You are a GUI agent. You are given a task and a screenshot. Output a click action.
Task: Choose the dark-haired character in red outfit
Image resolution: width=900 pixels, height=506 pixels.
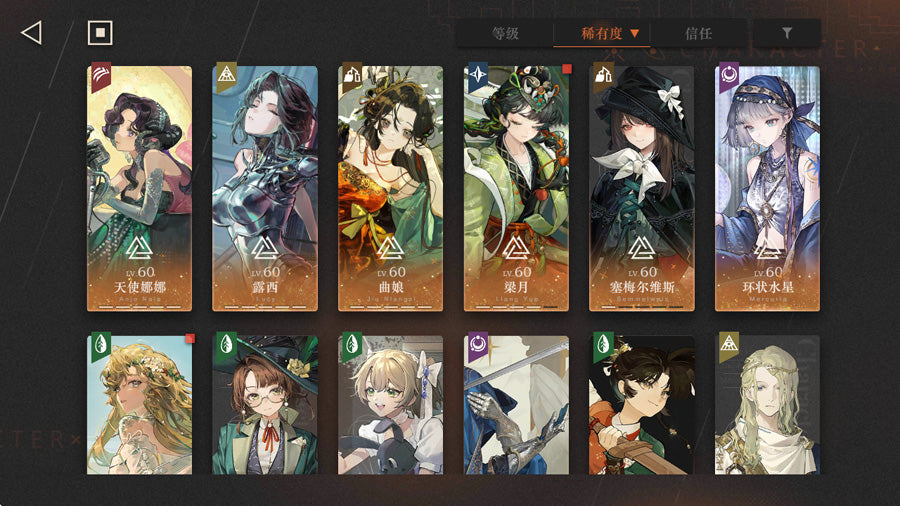pyautogui.click(x=642, y=404)
